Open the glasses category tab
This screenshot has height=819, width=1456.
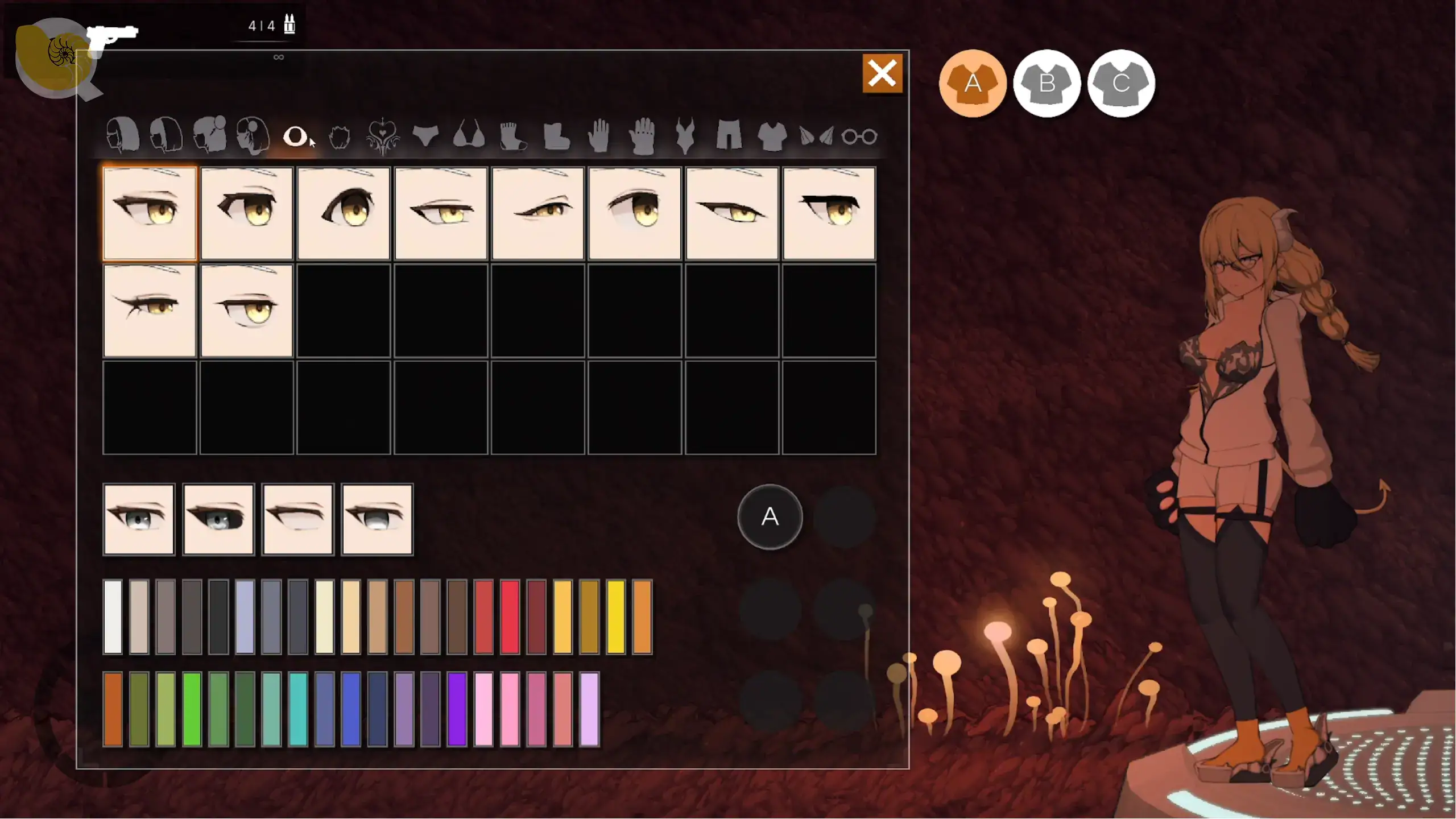coord(859,136)
